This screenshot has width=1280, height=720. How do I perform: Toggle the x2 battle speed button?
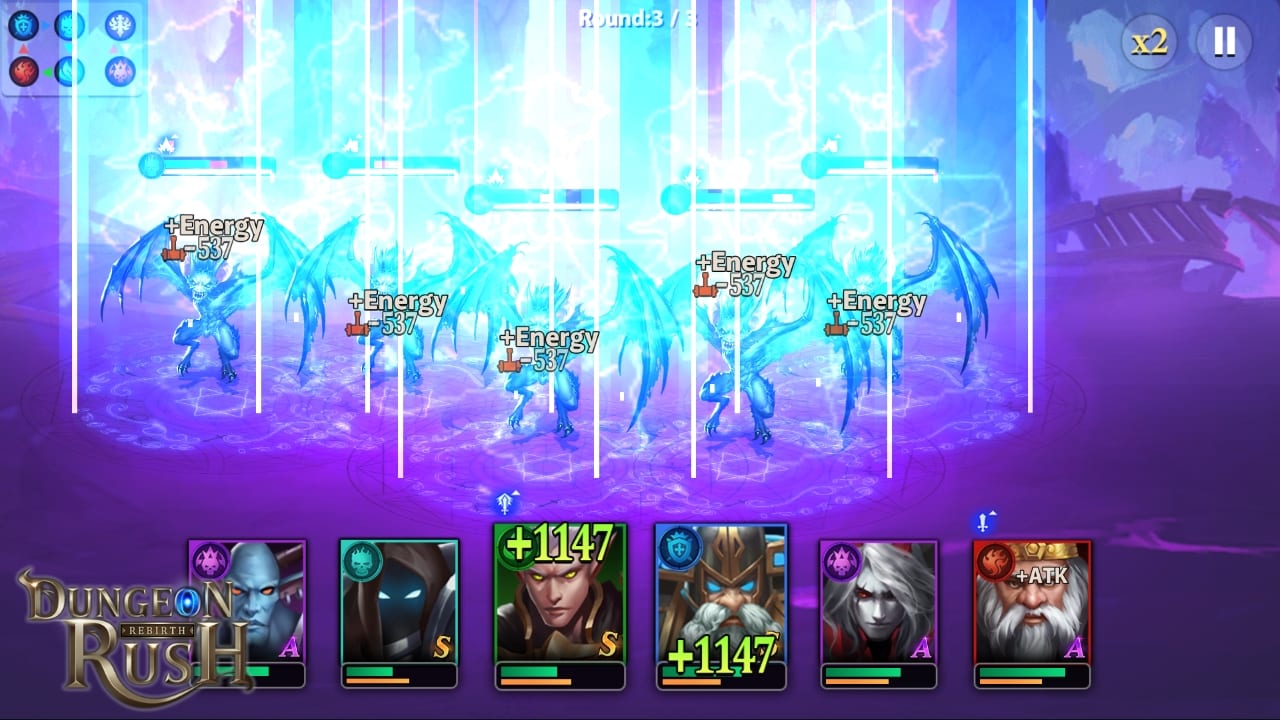point(1149,42)
